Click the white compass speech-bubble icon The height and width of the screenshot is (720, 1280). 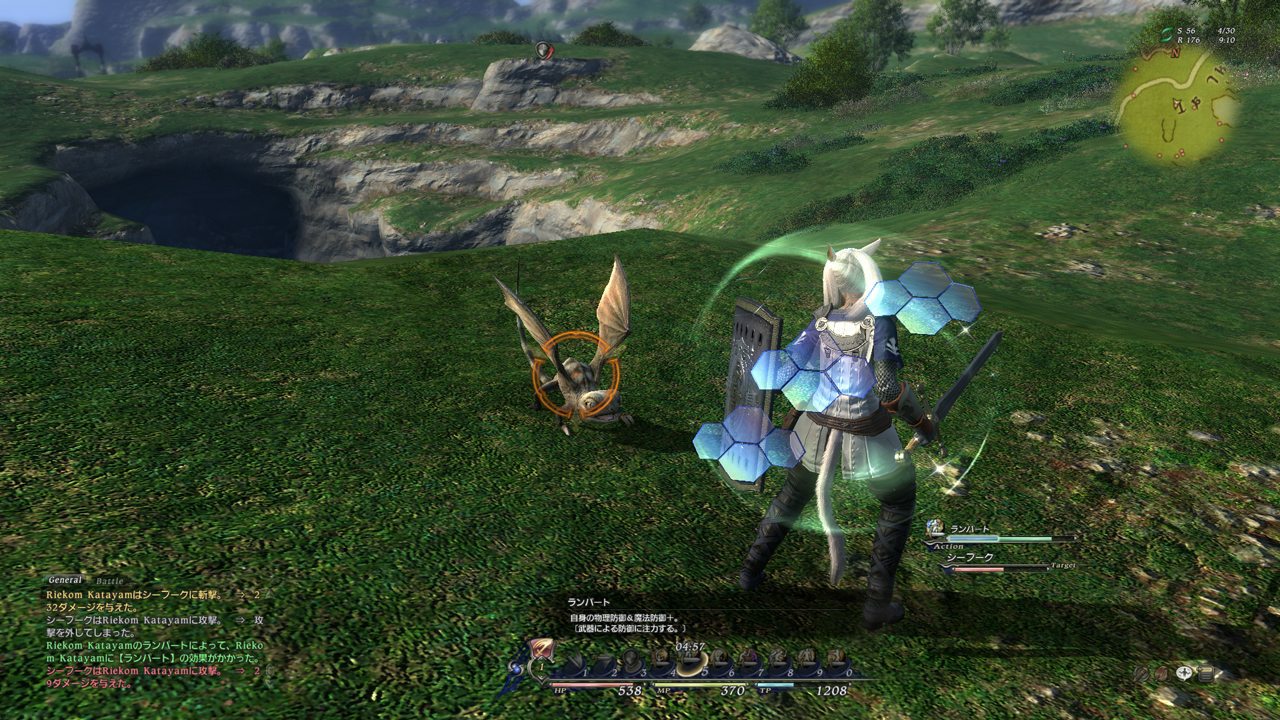pyautogui.click(x=1183, y=673)
